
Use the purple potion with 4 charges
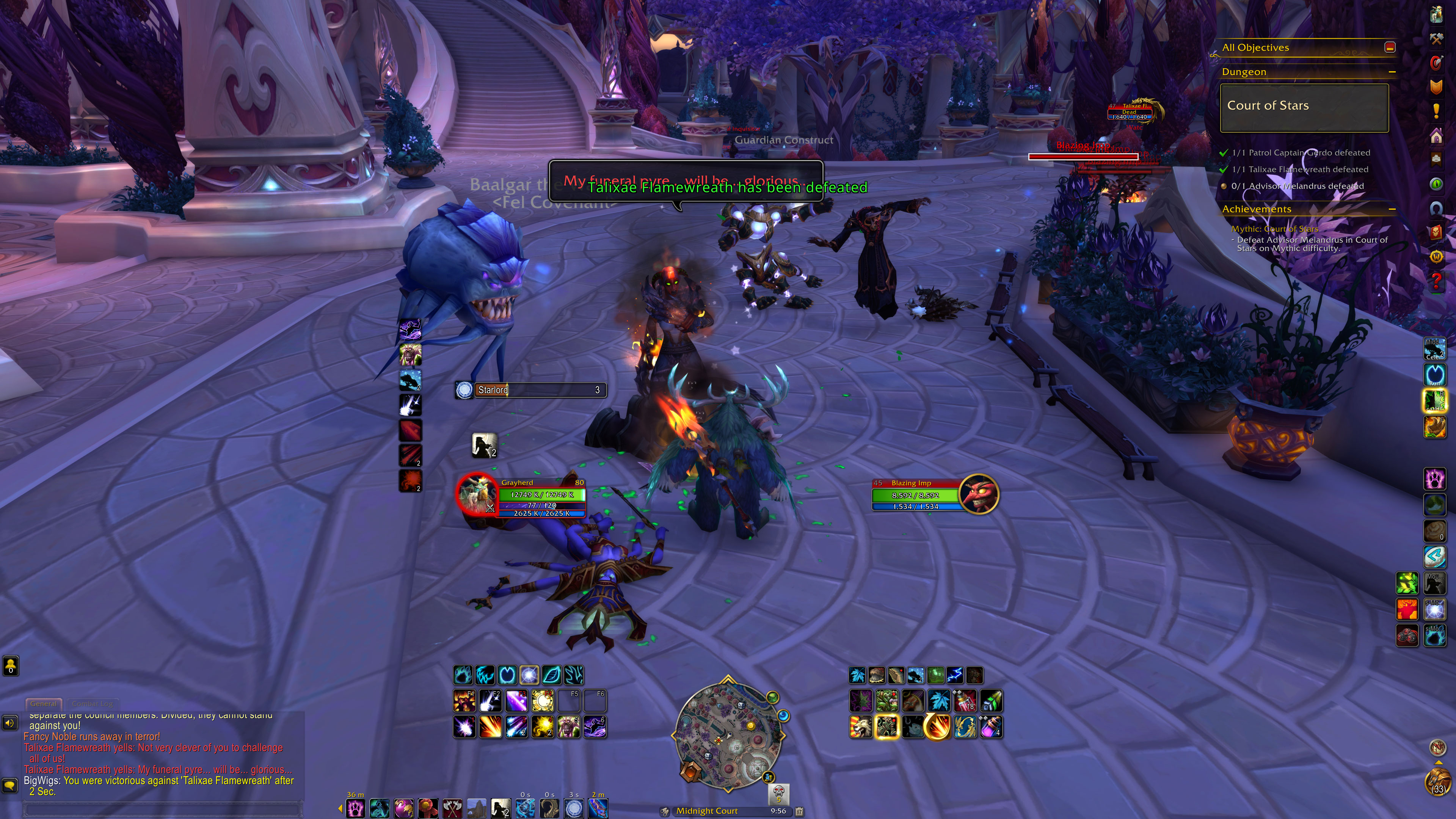click(991, 727)
